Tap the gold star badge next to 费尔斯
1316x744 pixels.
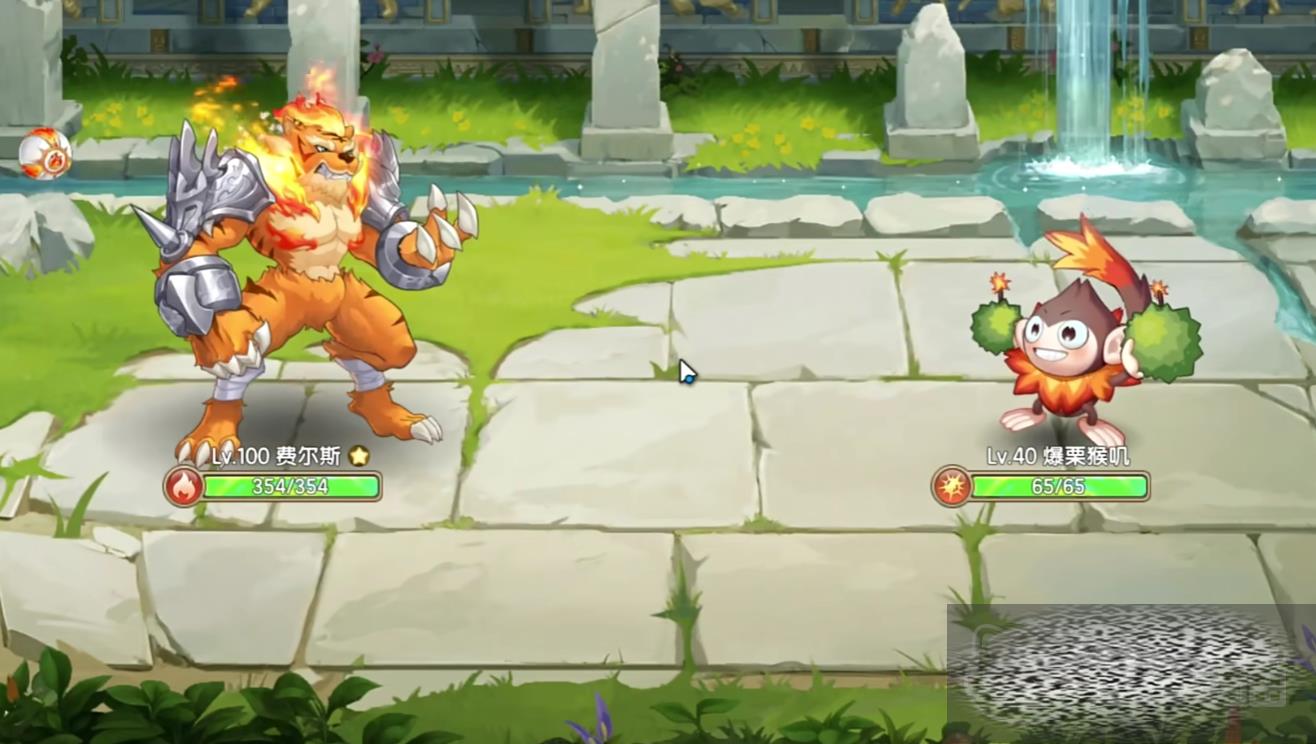pos(359,456)
